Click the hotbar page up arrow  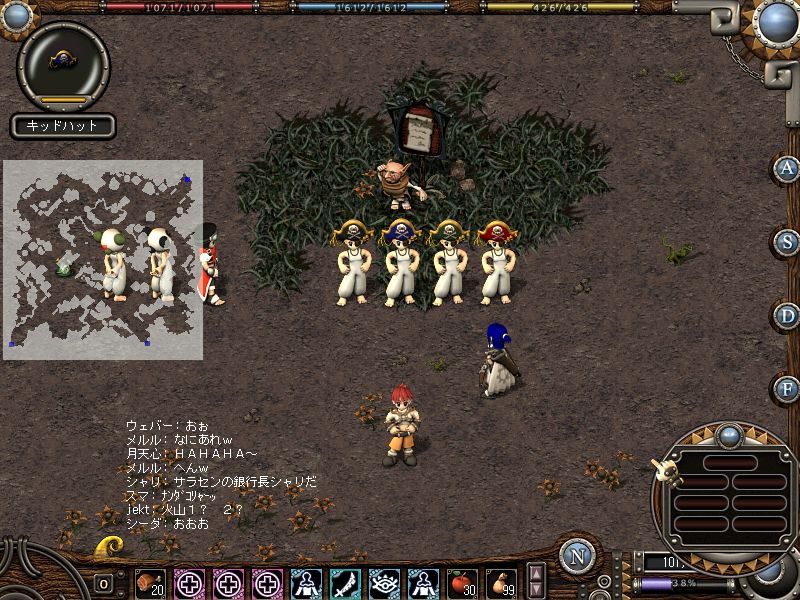(537, 573)
